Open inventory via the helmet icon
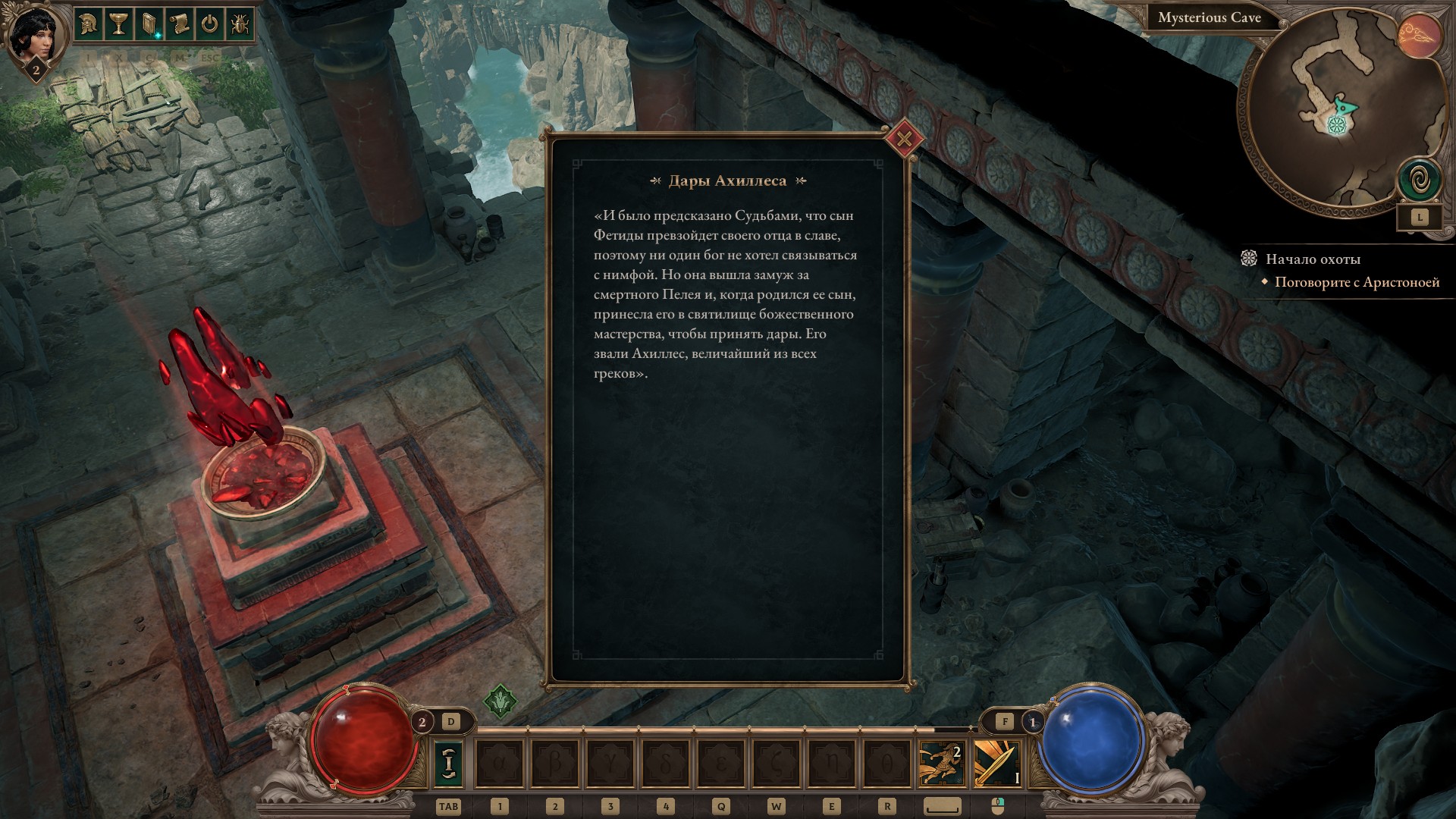1456x819 pixels. pos(89,25)
